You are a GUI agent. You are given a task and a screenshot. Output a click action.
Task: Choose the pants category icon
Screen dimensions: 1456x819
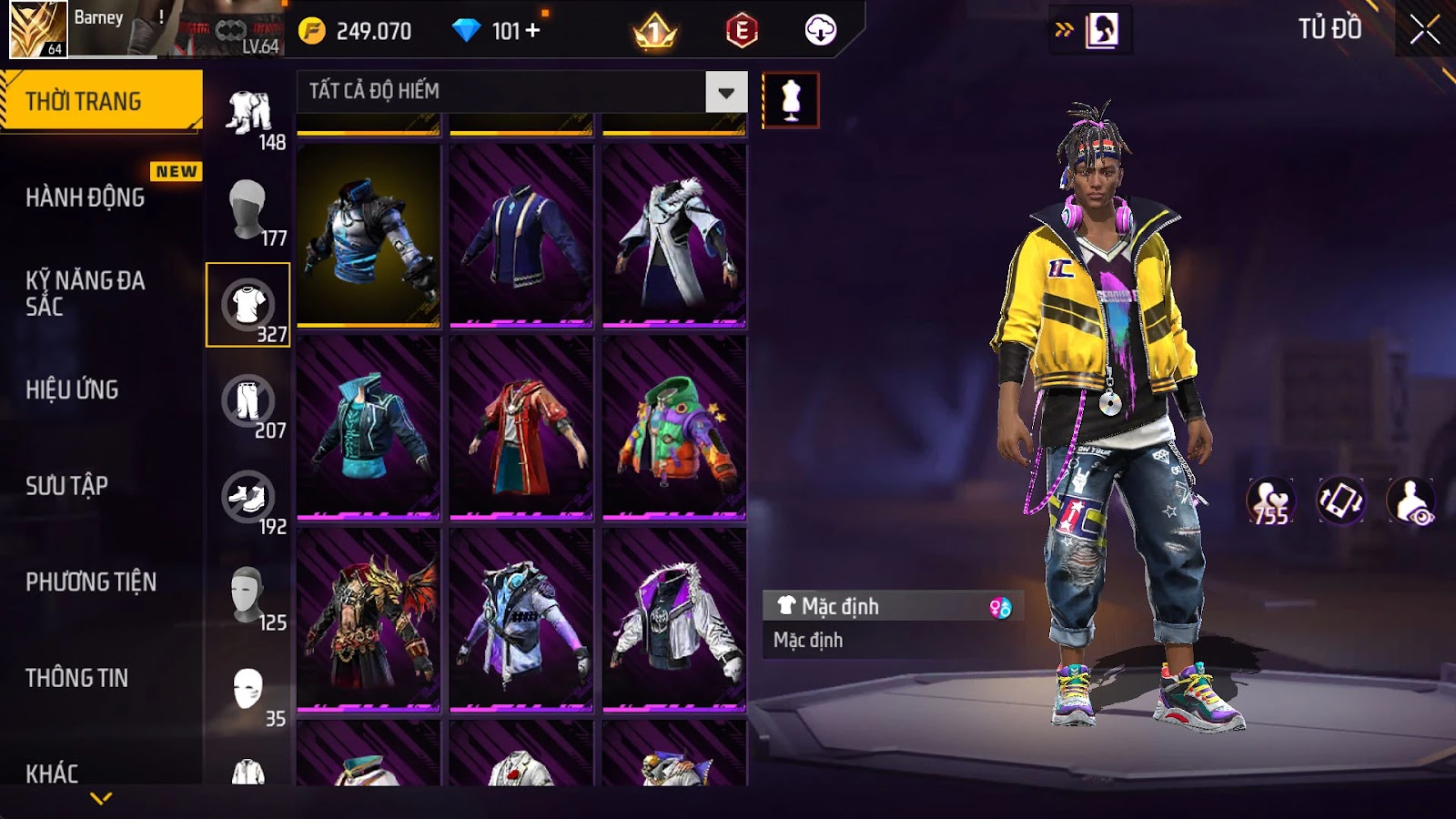[x=248, y=401]
